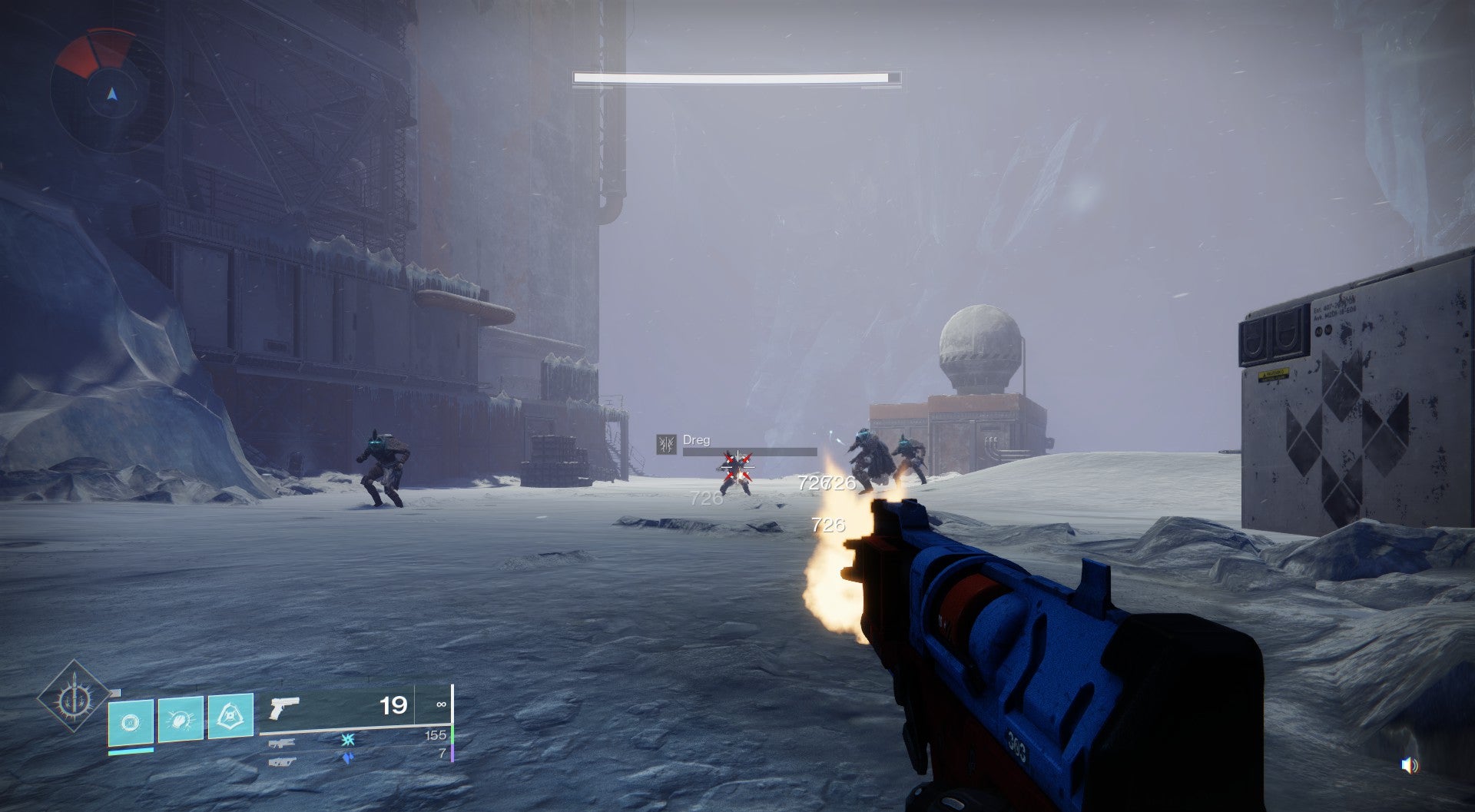Image resolution: width=1475 pixels, height=812 pixels.
Task: Click the Arc element icon beside heavy ammo
Action: [346, 757]
